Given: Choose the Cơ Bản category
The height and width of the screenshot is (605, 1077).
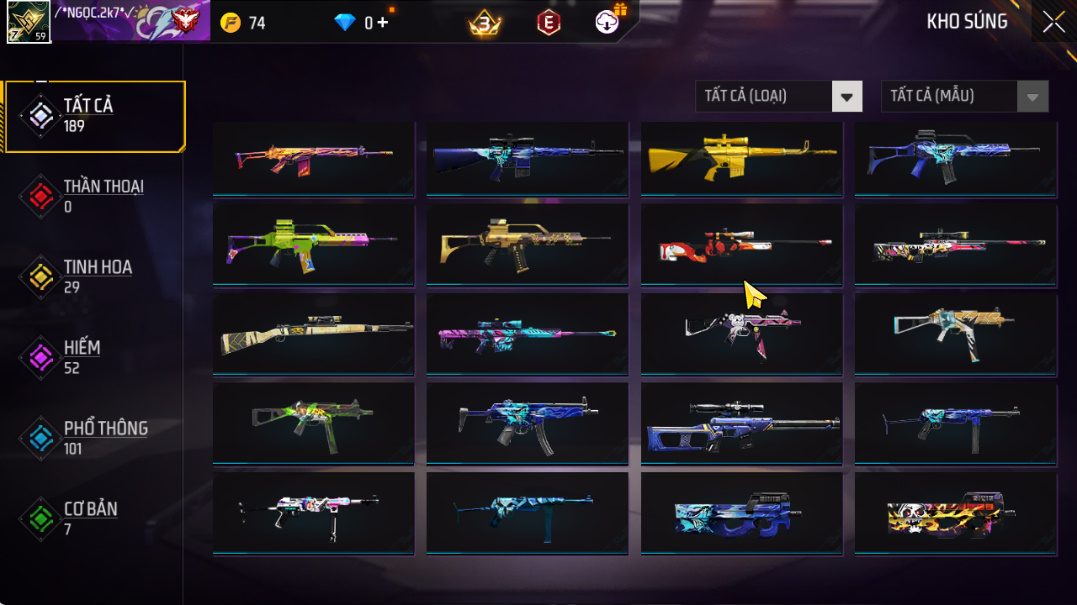Looking at the screenshot, I should click(x=92, y=519).
